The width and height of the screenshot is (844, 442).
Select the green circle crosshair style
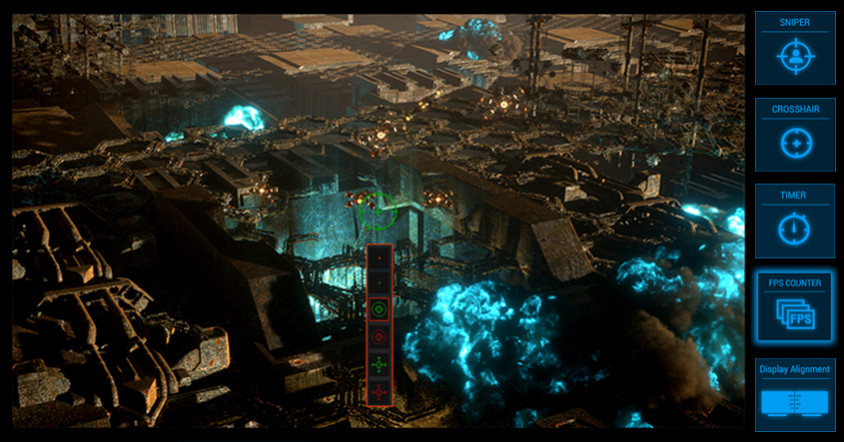coord(379,310)
